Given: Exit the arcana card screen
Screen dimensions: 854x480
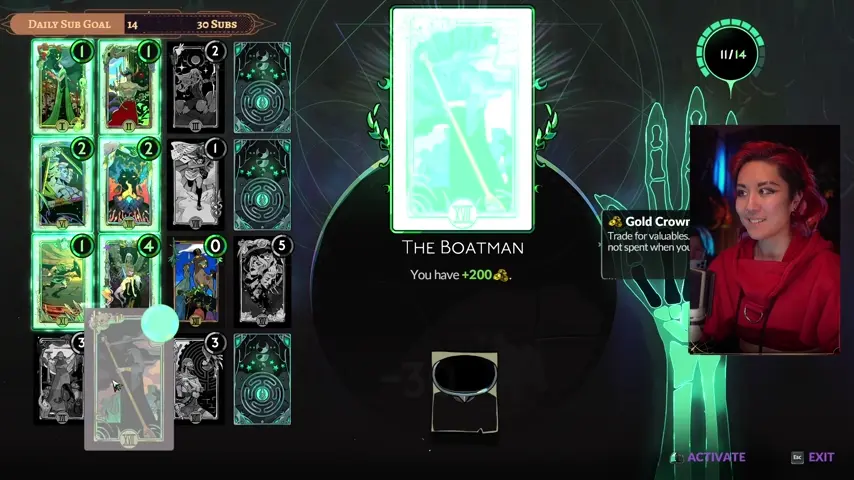Looking at the screenshot, I should pyautogui.click(x=820, y=457).
